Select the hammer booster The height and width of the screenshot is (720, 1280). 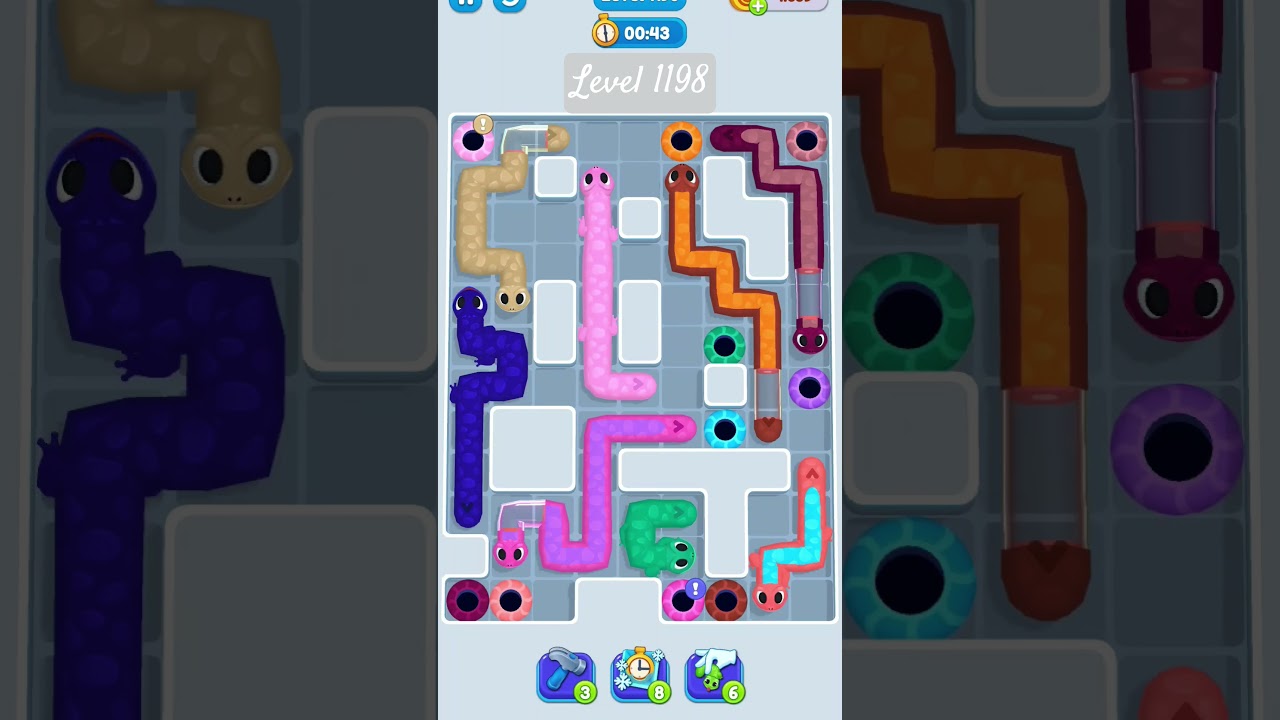tap(567, 672)
